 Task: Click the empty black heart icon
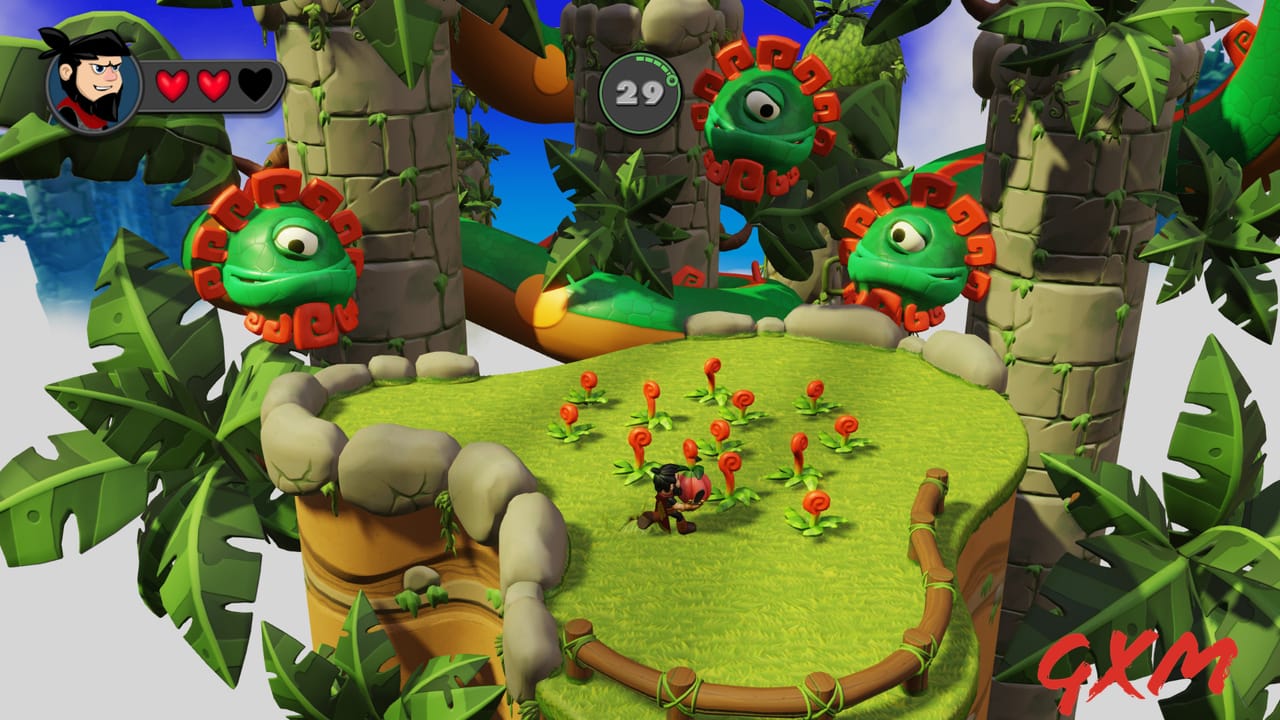coord(253,85)
